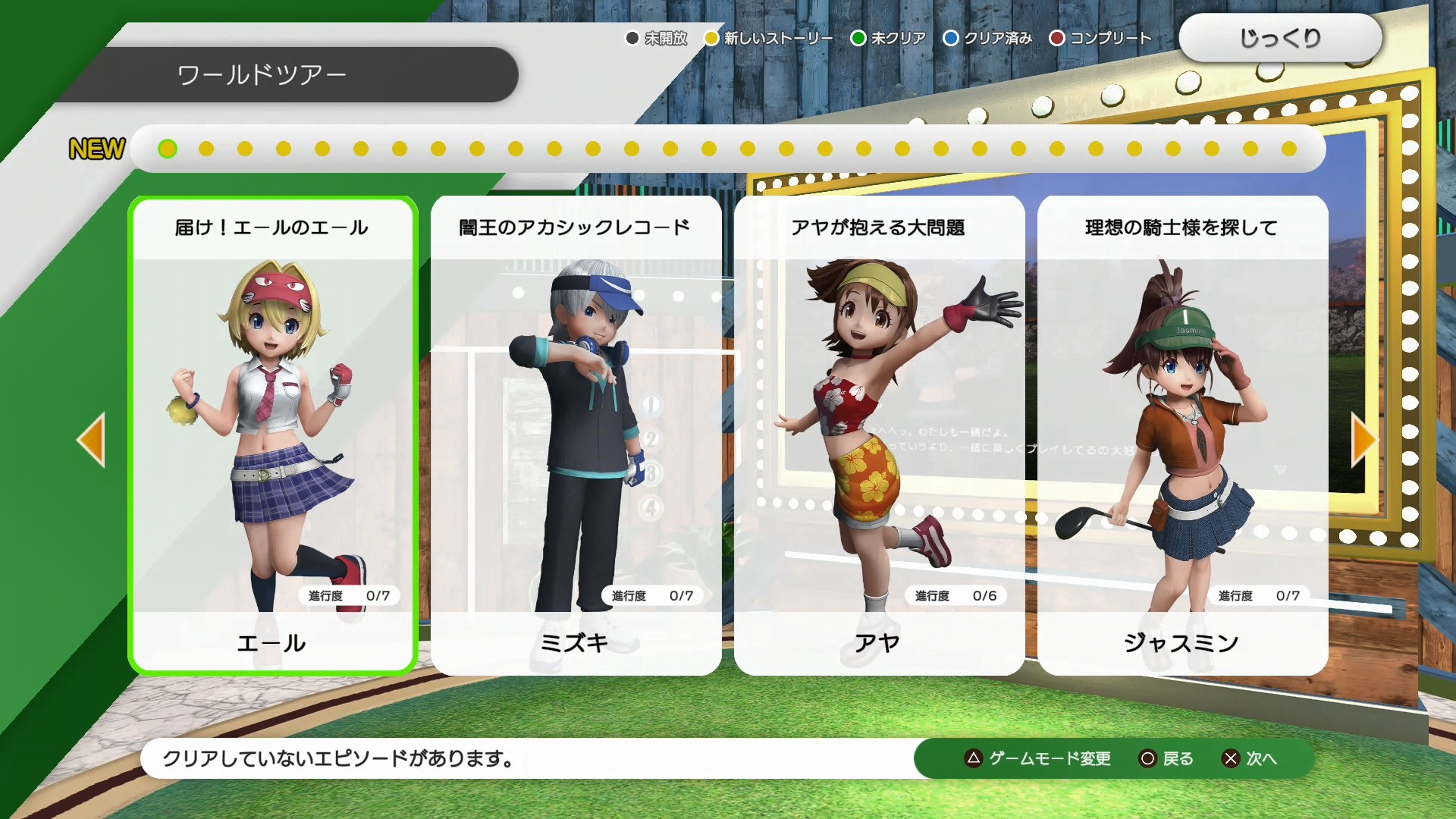The image size is (1456, 819).
Task: Select the ワールドツアー header tab
Action: tap(262, 74)
